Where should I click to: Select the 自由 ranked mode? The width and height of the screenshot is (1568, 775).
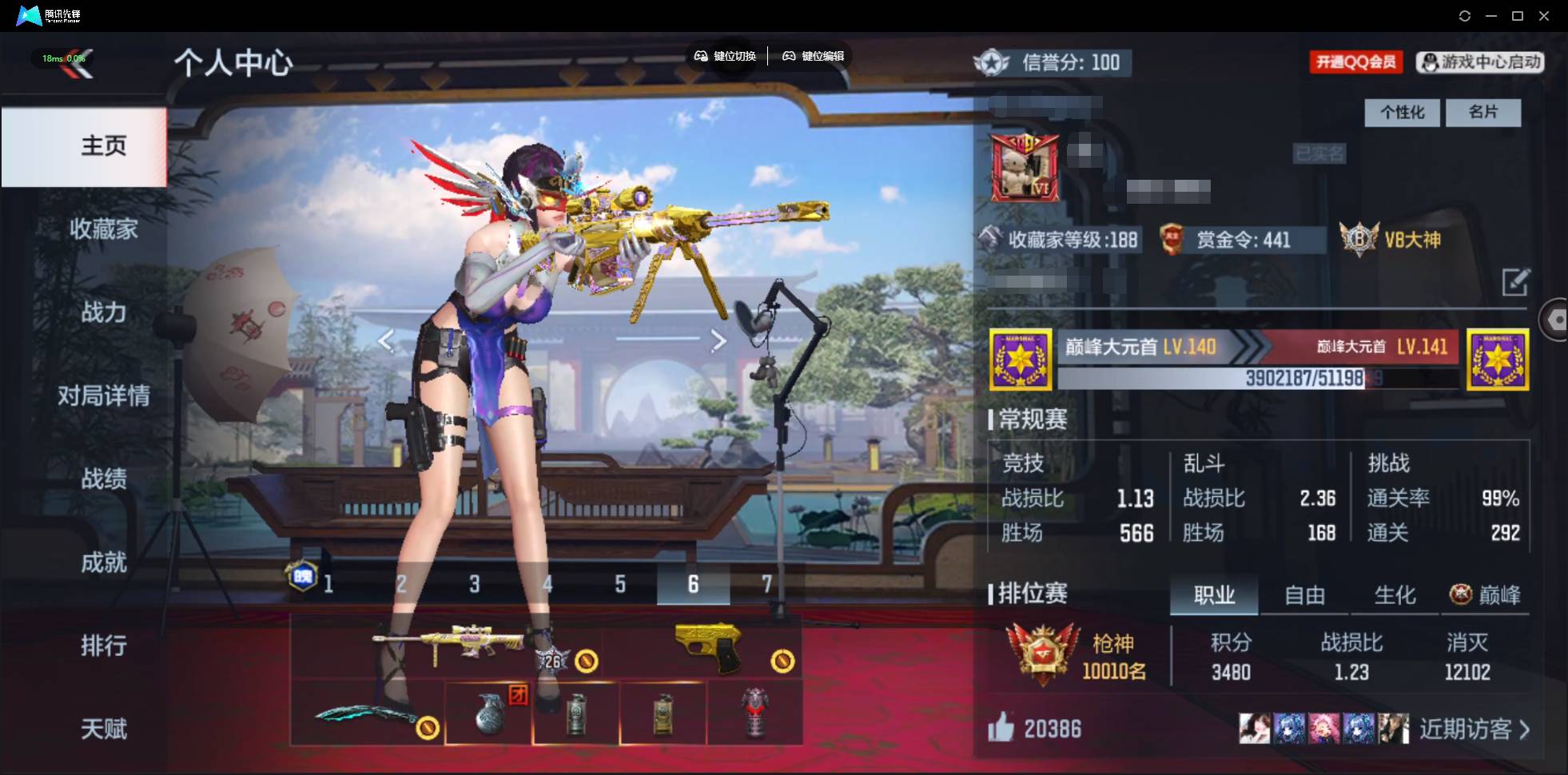coord(1305,594)
